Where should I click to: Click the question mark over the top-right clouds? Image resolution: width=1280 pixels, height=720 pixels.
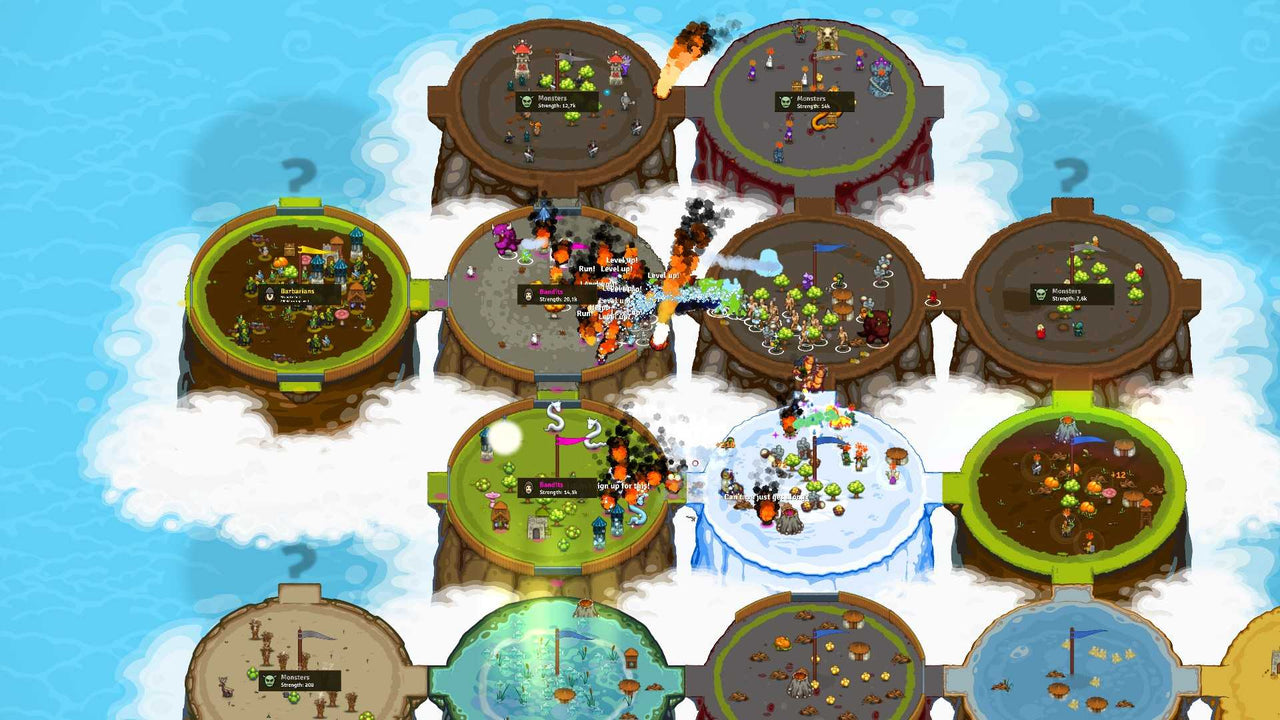[1070, 174]
